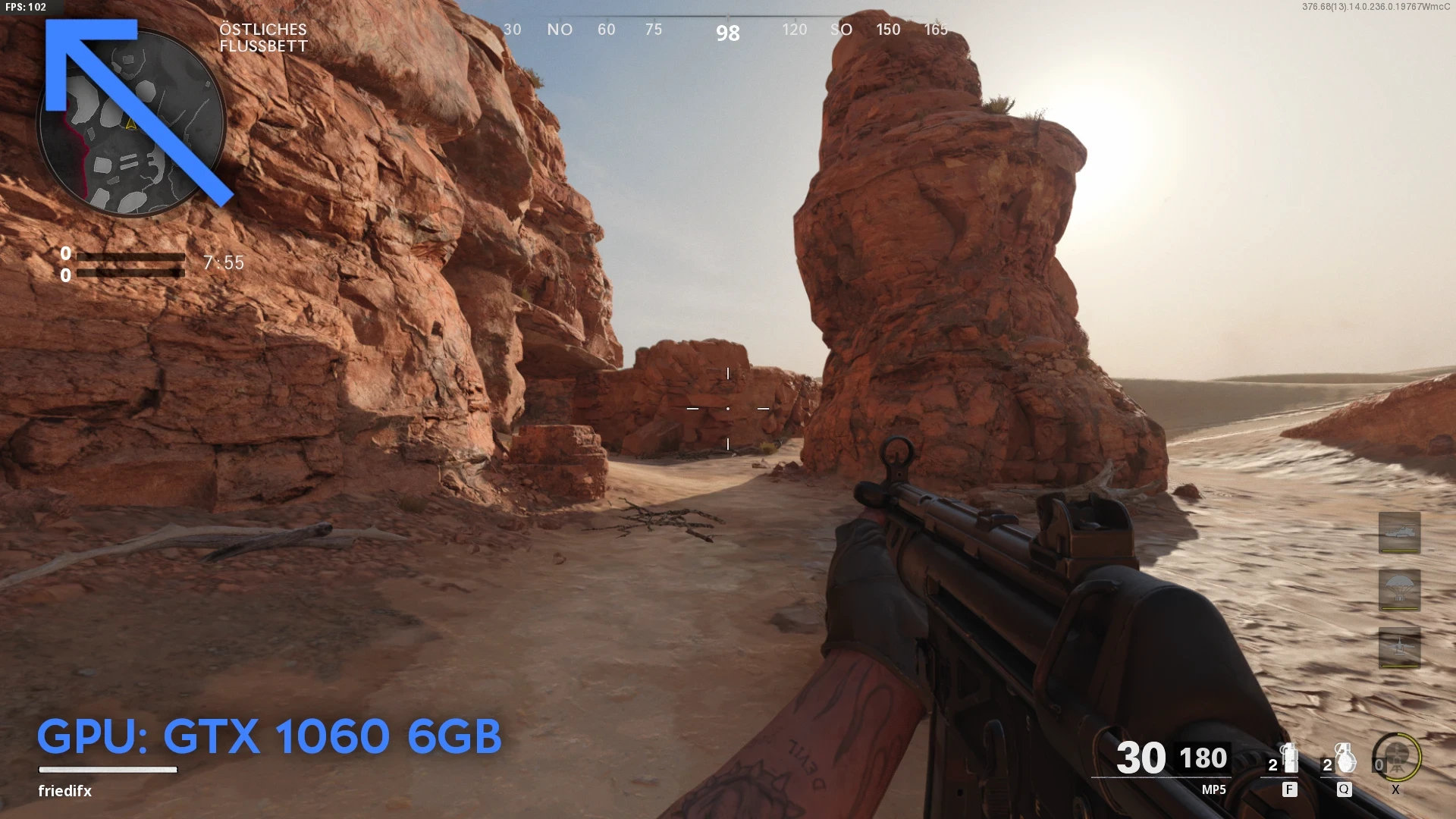Image resolution: width=1456 pixels, height=819 pixels.
Task: Toggle the F keybind label for tactical gear
Action: coord(1290,789)
